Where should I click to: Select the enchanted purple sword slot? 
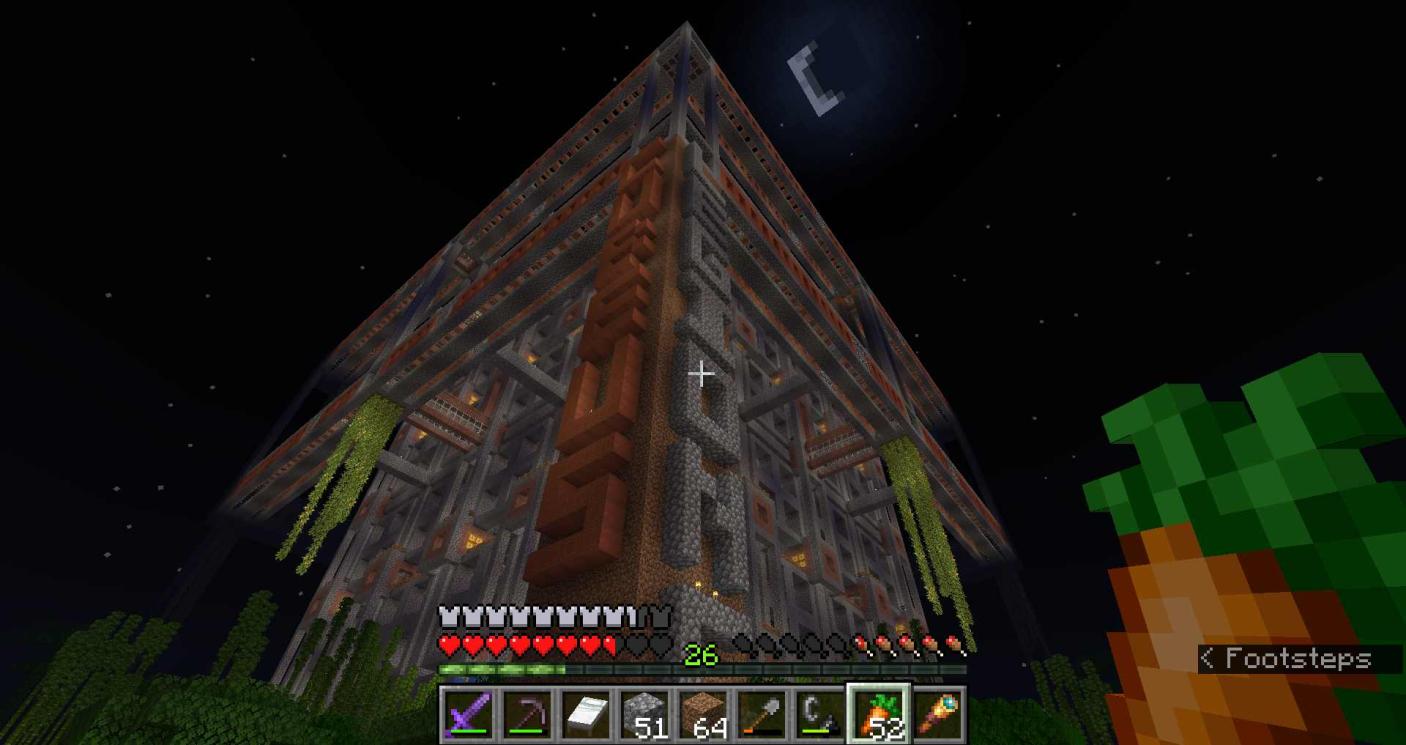coord(467,714)
